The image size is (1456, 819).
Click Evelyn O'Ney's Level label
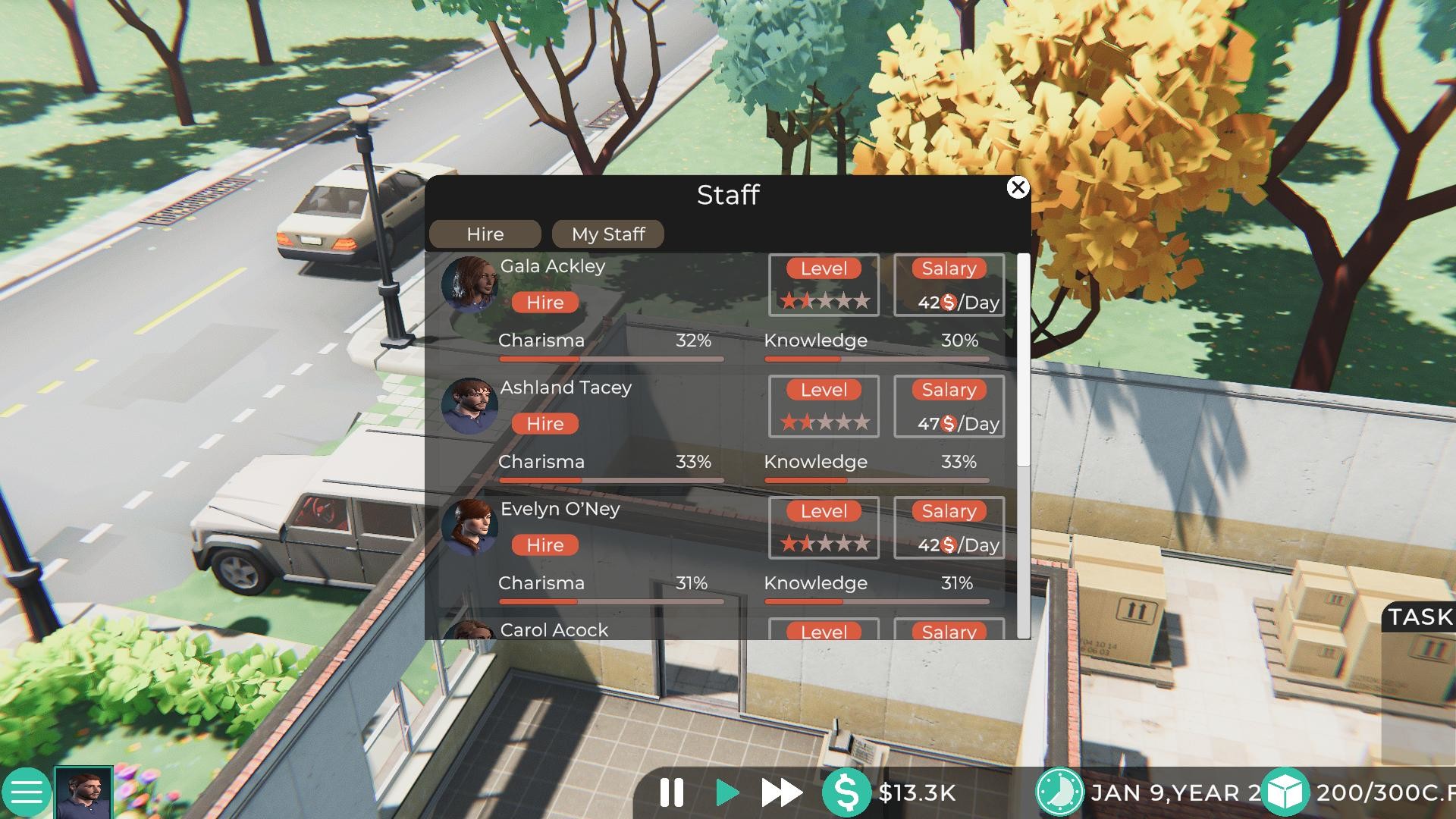[824, 511]
